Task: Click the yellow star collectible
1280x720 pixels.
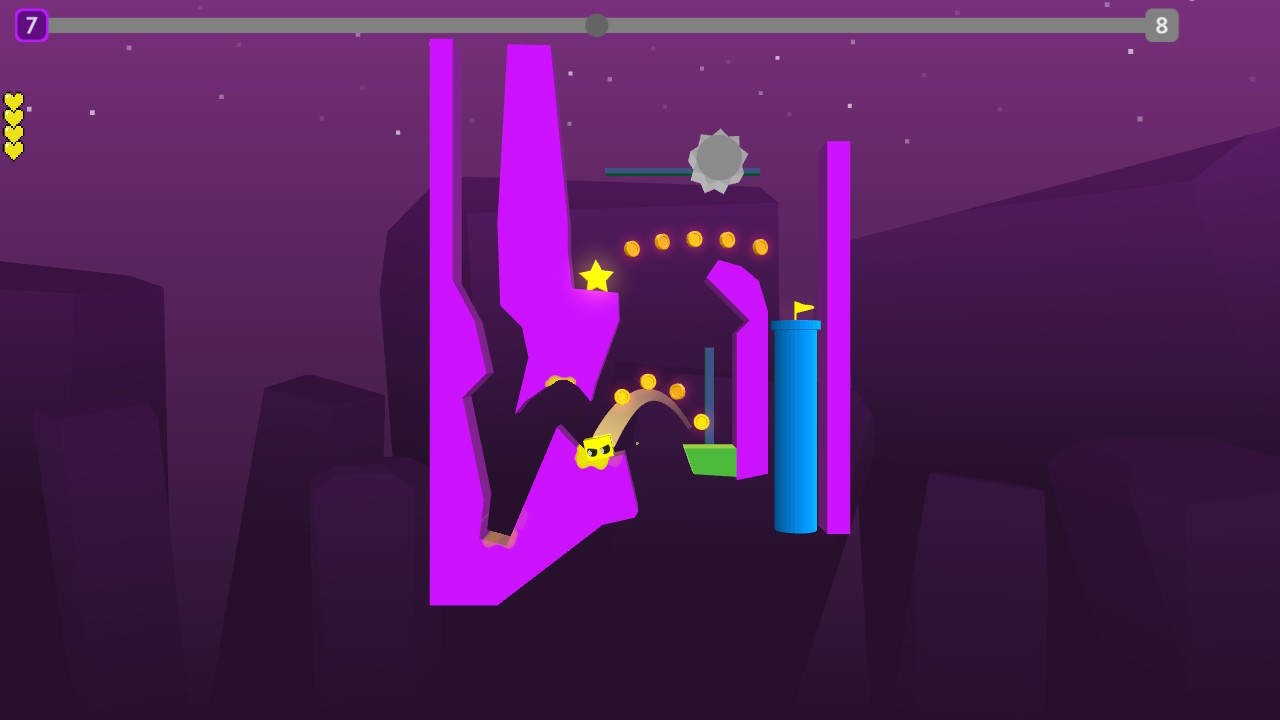Action: [596, 276]
